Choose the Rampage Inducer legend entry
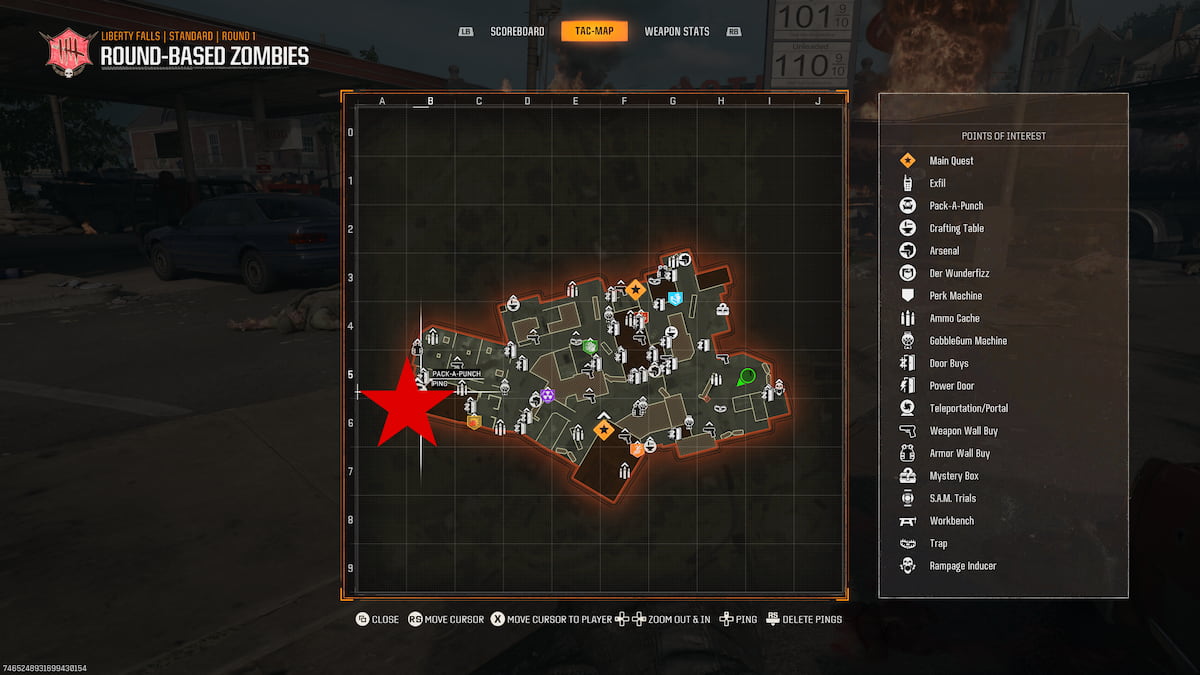This screenshot has width=1200, height=675. coord(962,566)
